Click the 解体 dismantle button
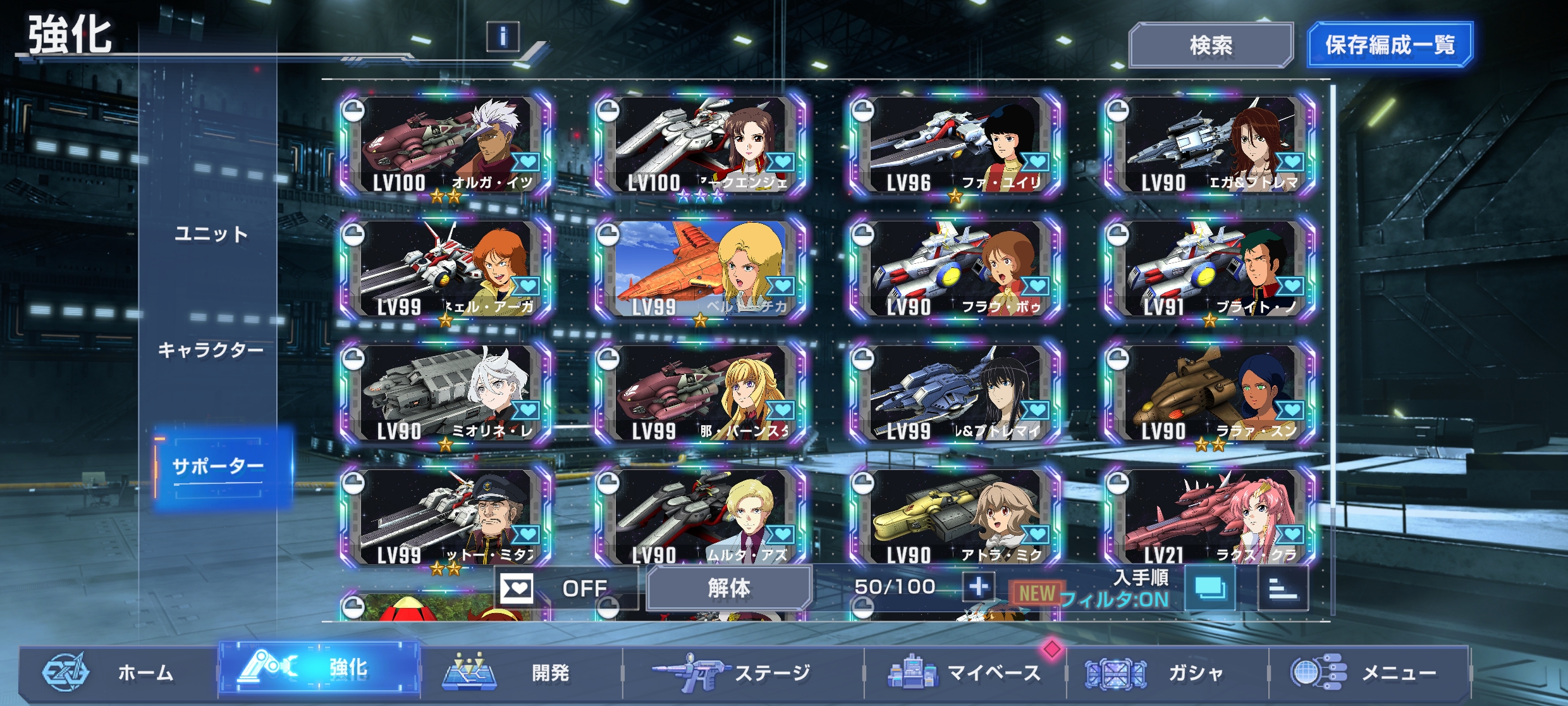 coord(729,588)
